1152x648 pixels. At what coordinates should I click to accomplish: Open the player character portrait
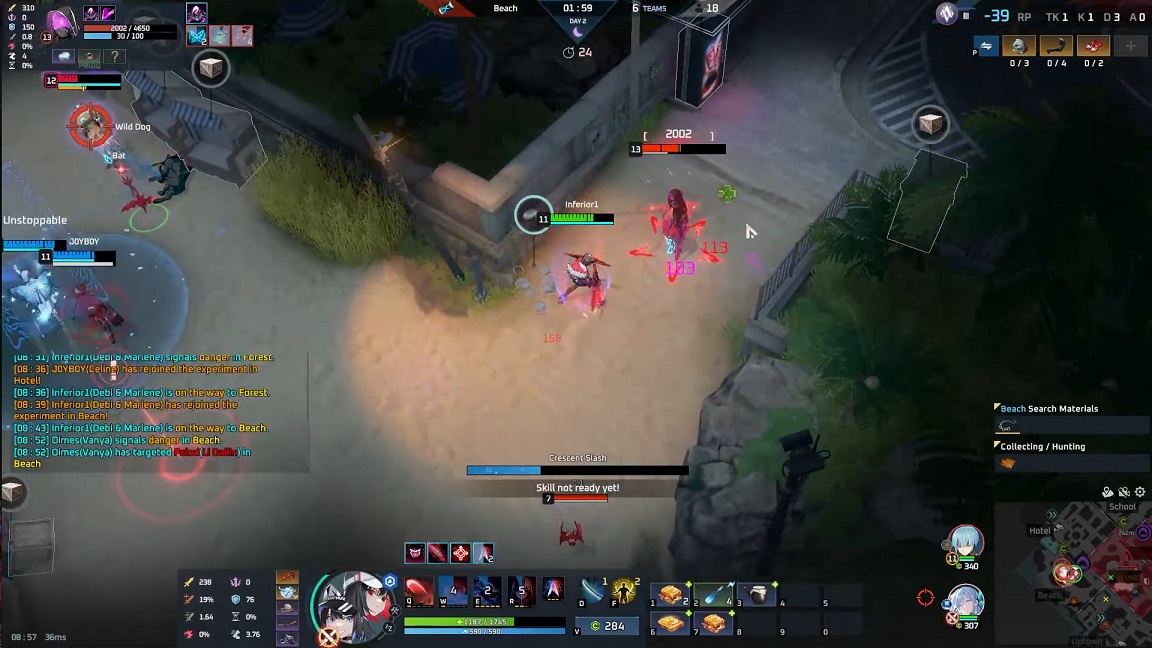[x=352, y=603]
